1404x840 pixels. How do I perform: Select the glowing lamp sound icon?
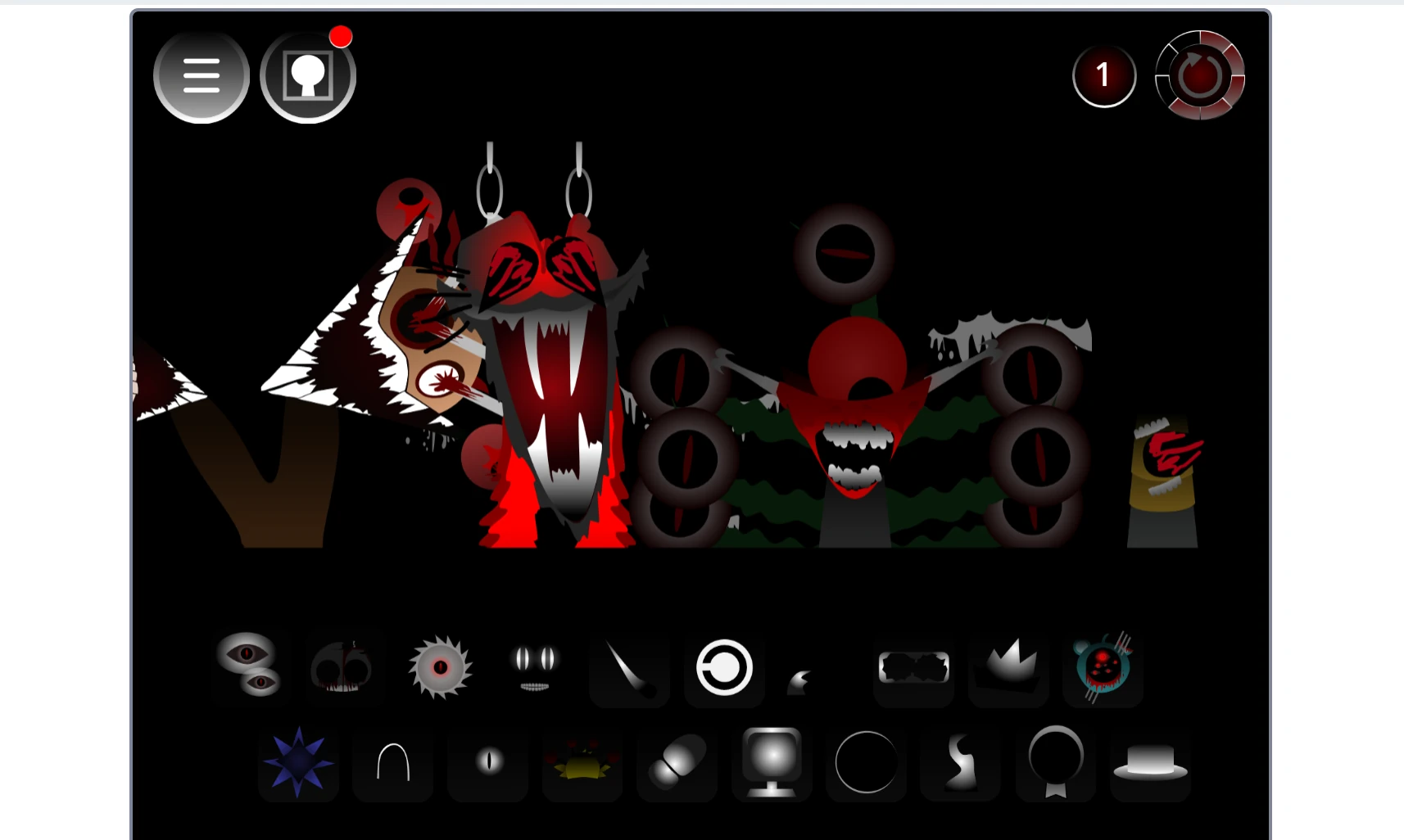772,764
